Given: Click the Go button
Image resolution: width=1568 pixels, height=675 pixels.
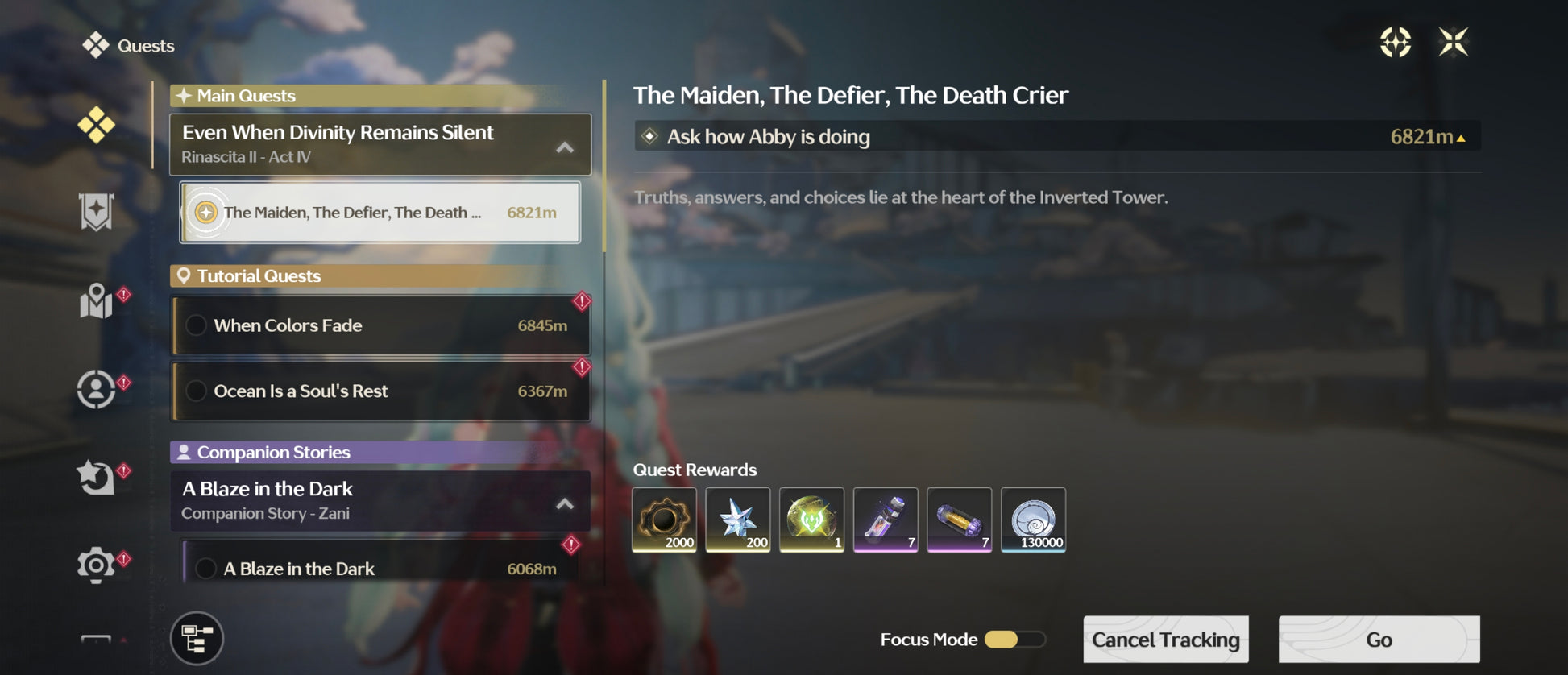Looking at the screenshot, I should click(x=1379, y=640).
